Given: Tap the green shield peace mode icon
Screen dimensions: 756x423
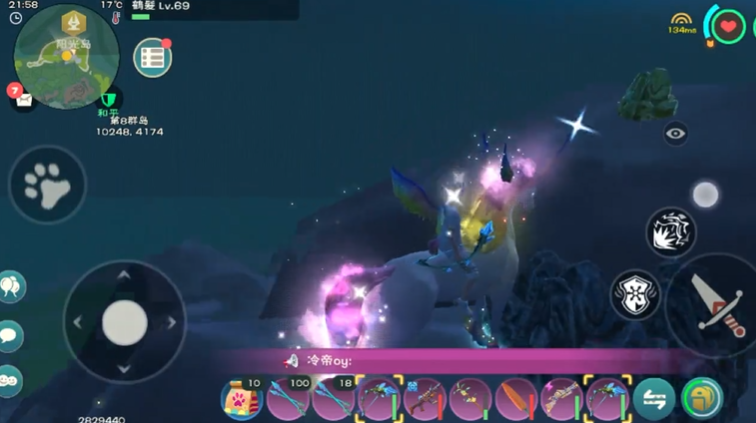Looking at the screenshot, I should [107, 99].
